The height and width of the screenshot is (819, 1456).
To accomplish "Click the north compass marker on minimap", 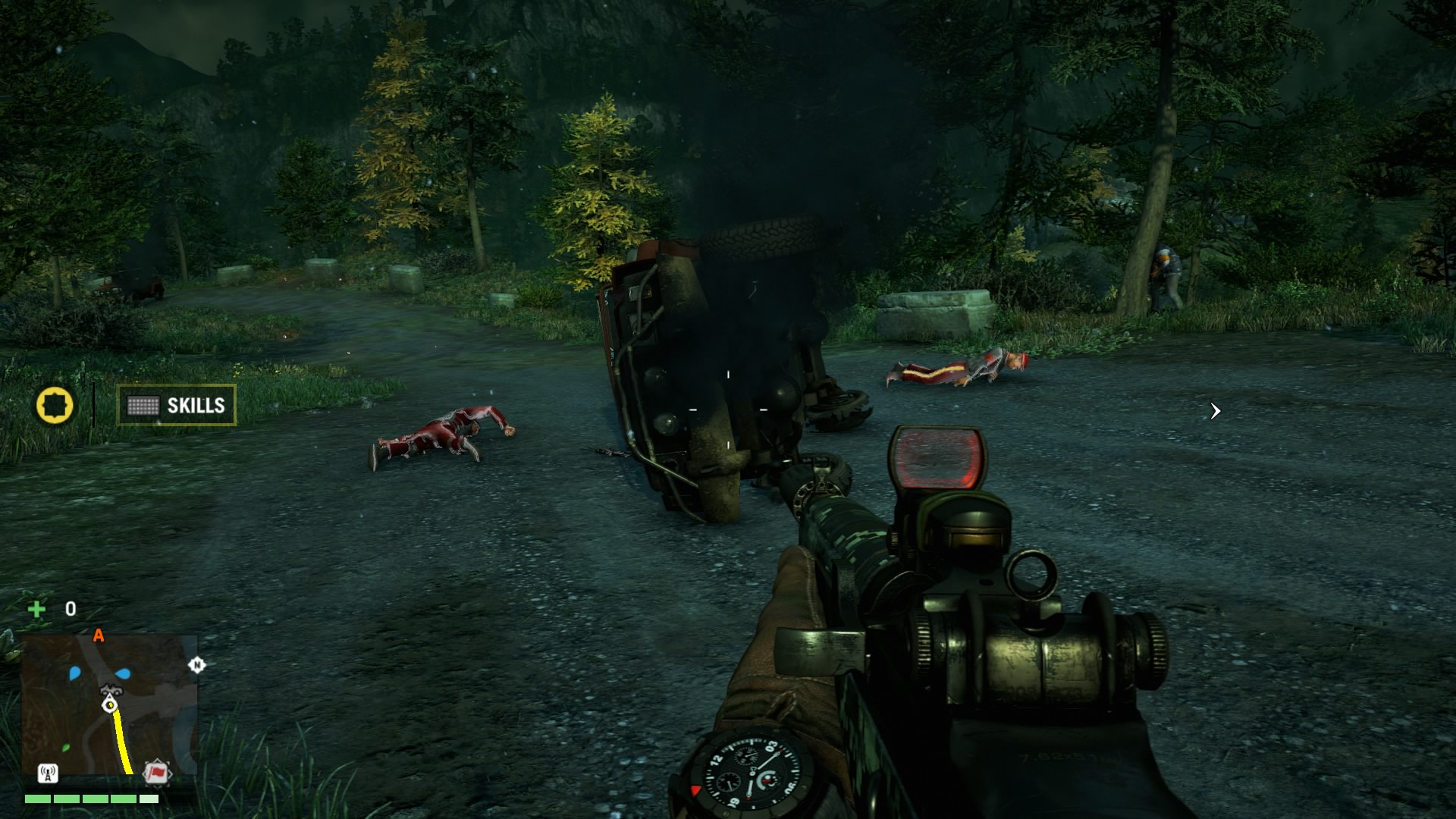I will 196,665.
